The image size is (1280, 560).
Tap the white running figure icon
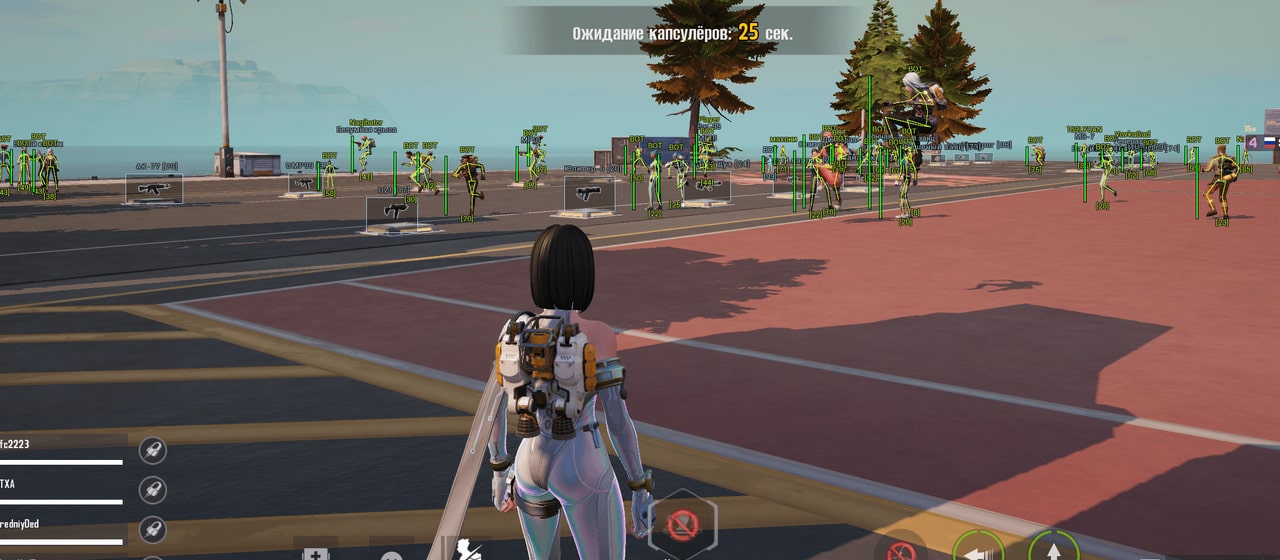coord(470,549)
